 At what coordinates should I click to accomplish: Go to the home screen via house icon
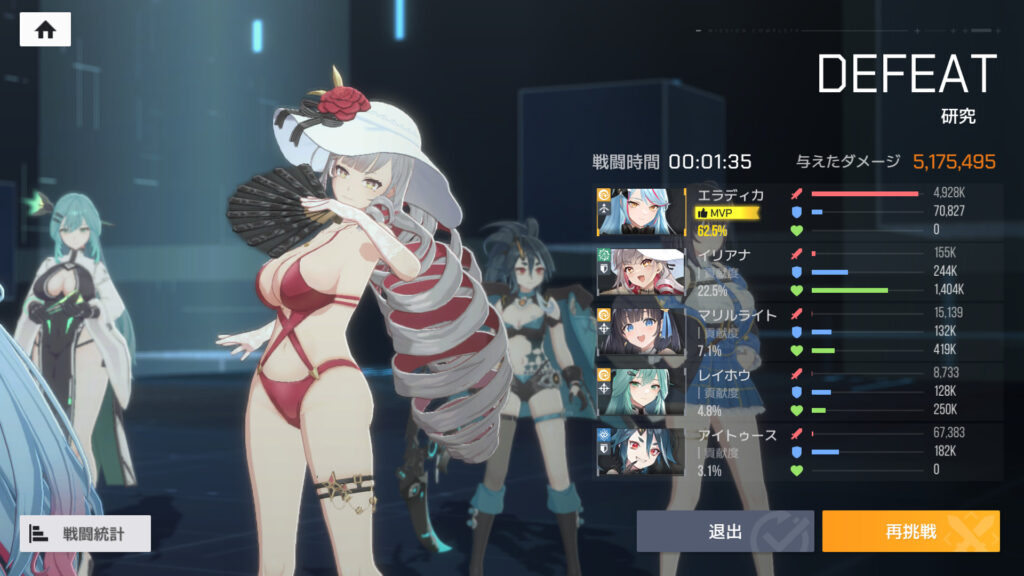[x=45, y=30]
